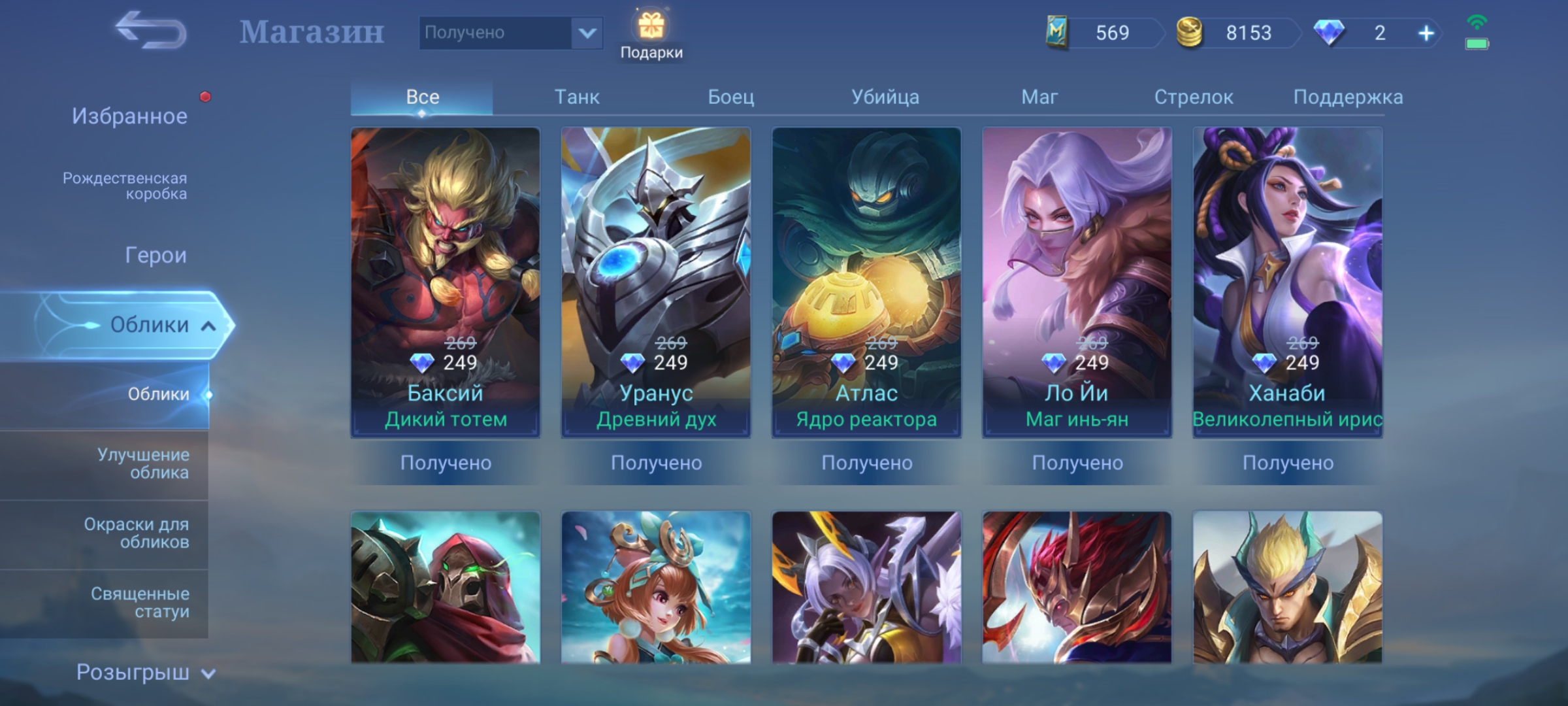The image size is (1568, 706).
Task: Switch to the Боец tab
Action: pyautogui.click(x=730, y=97)
